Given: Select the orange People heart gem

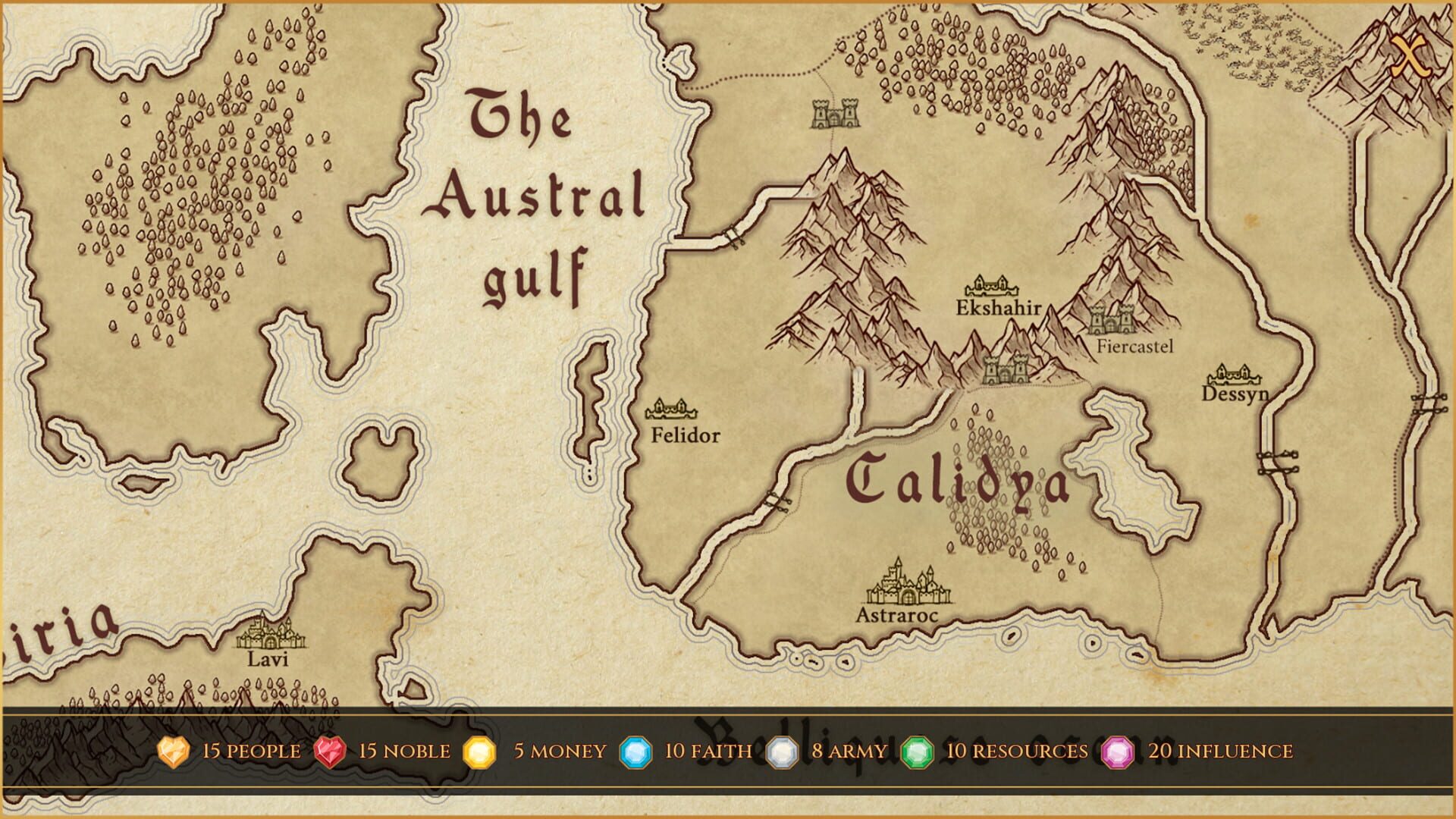Looking at the screenshot, I should (173, 752).
